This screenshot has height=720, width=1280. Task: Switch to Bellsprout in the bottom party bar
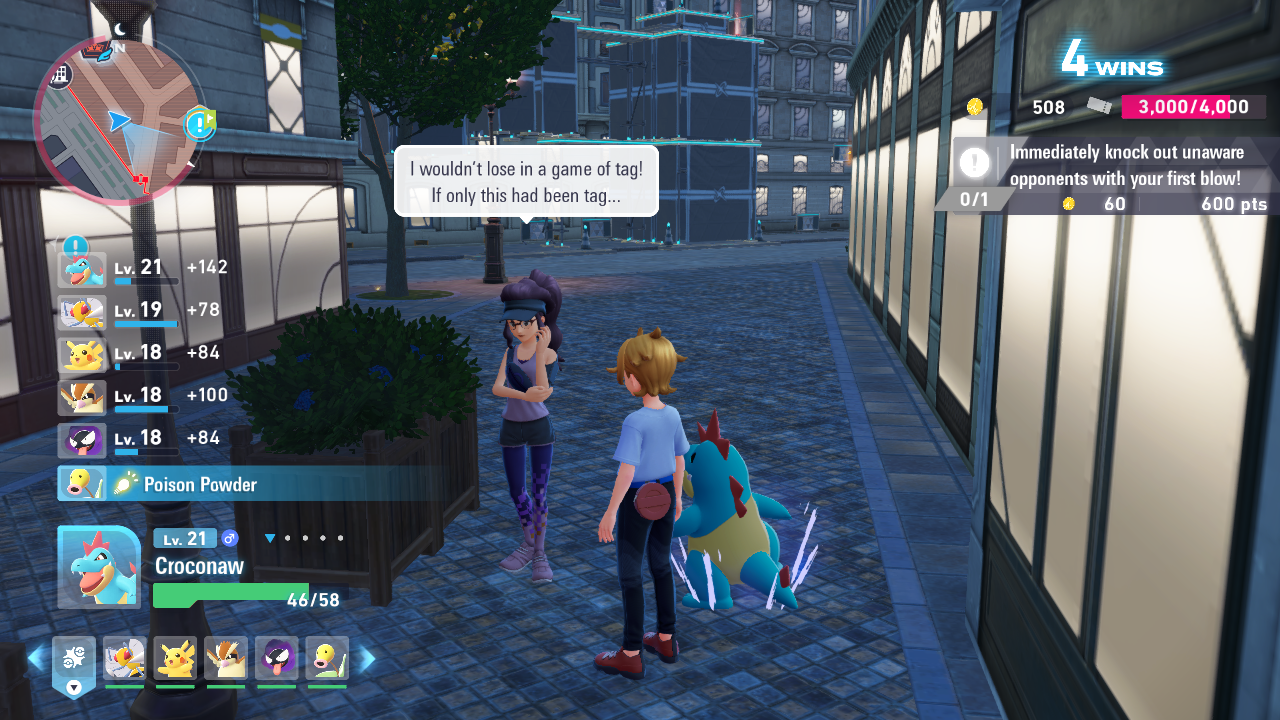327,658
